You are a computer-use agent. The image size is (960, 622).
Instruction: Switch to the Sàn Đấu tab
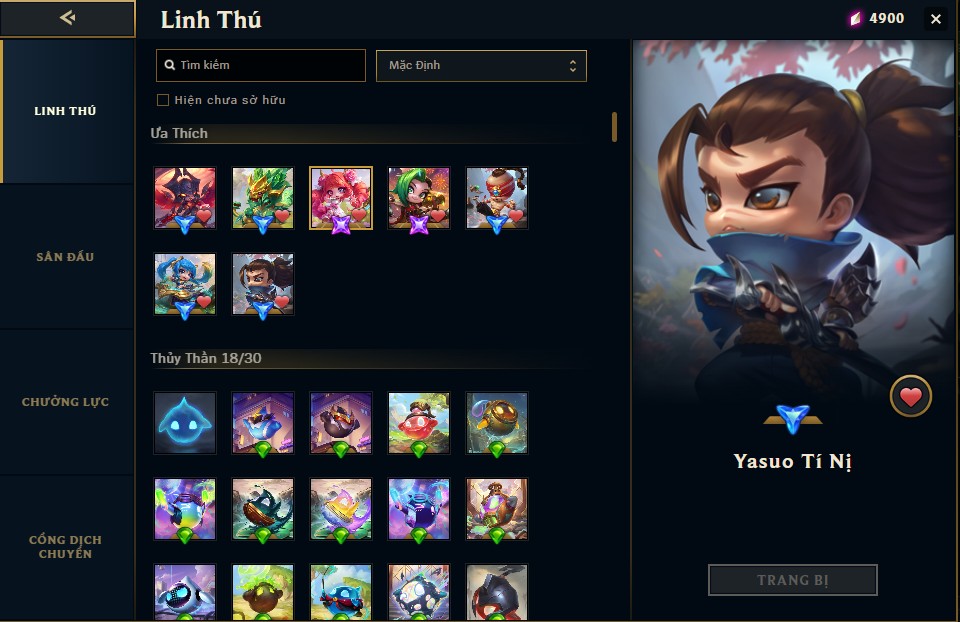(x=66, y=257)
